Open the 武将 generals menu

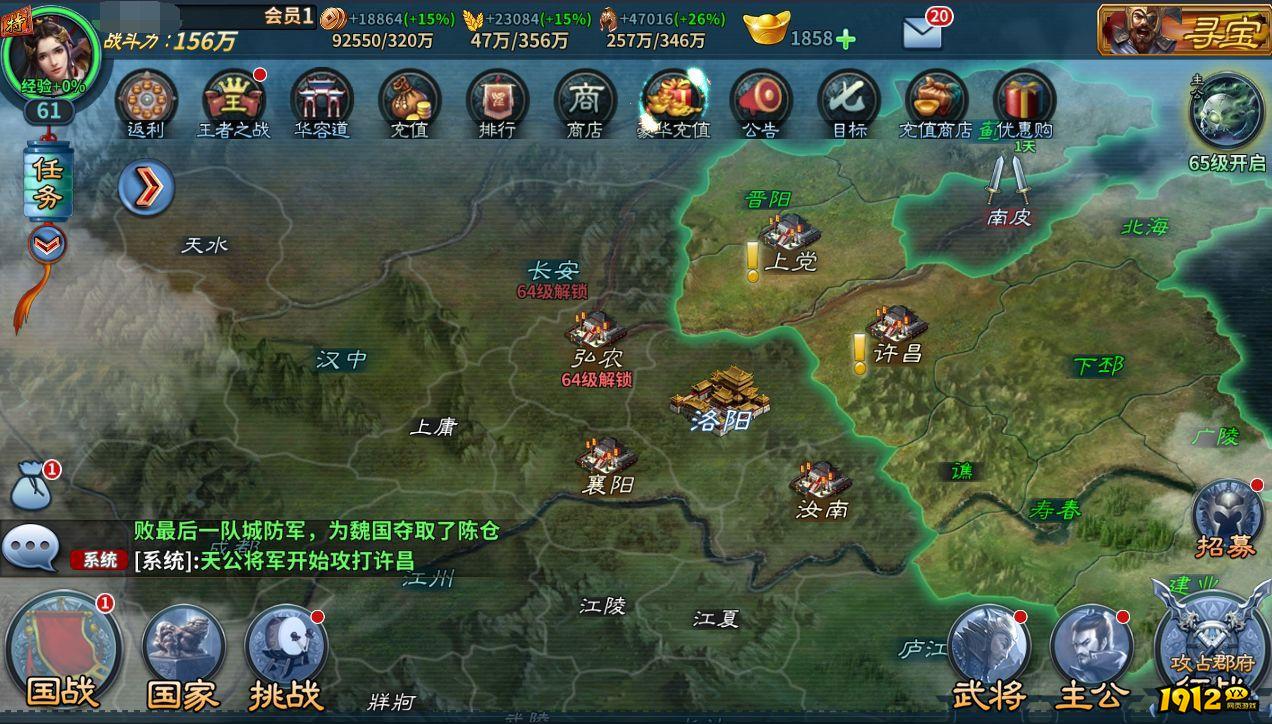click(x=989, y=648)
